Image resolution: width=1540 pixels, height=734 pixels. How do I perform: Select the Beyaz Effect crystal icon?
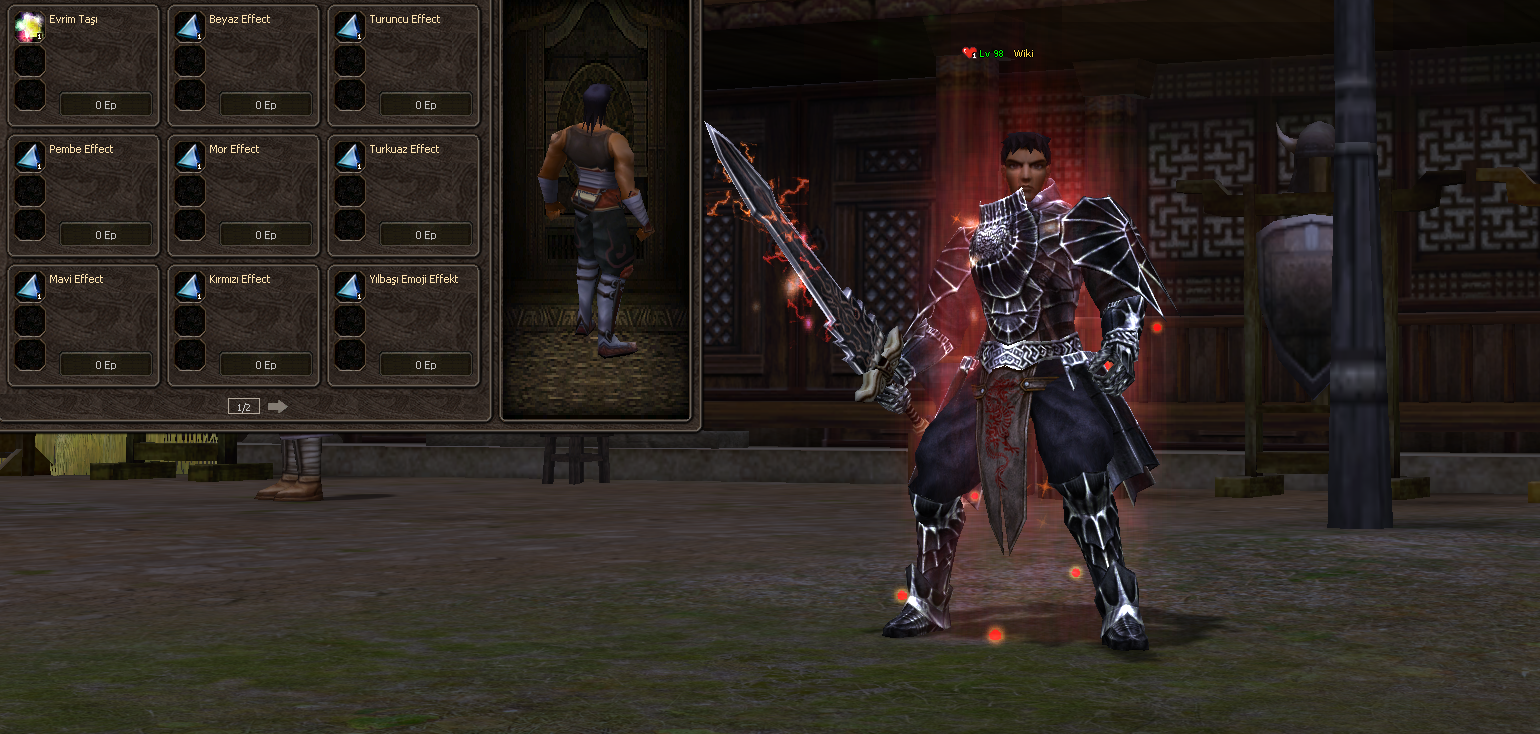[189, 27]
